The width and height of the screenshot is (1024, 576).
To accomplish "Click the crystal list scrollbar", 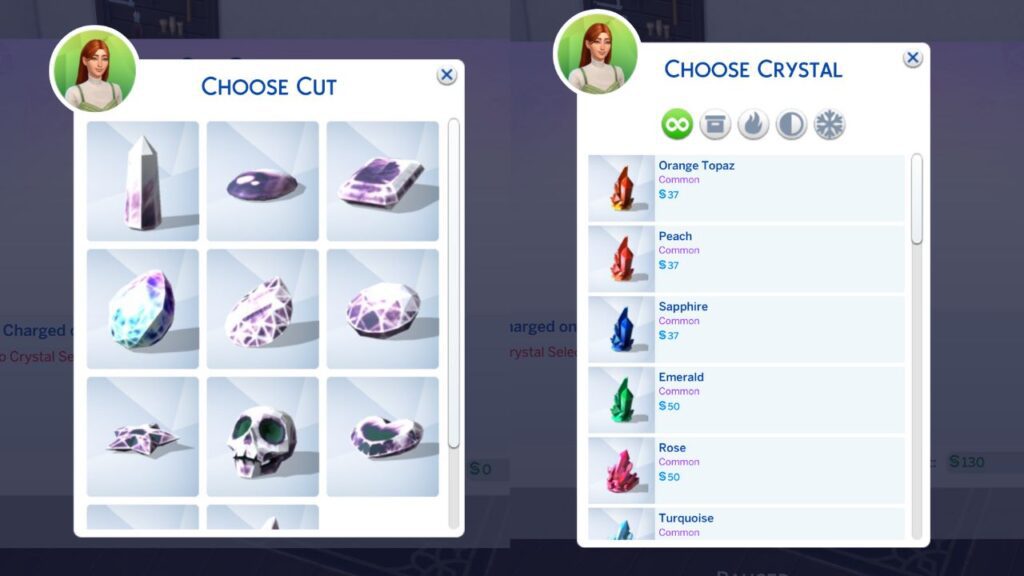I will pyautogui.click(x=917, y=200).
